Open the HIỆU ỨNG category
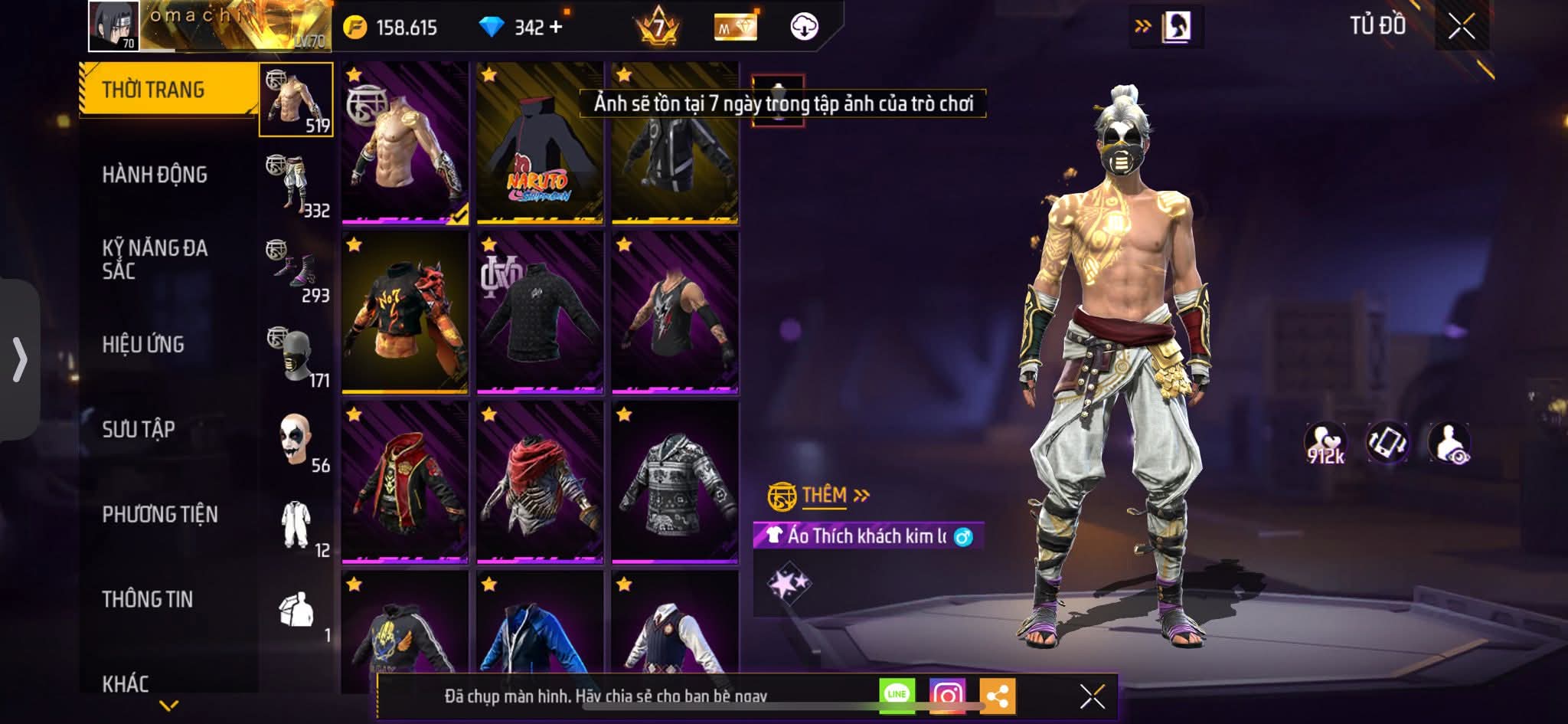Image resolution: width=1568 pixels, height=724 pixels. point(143,345)
